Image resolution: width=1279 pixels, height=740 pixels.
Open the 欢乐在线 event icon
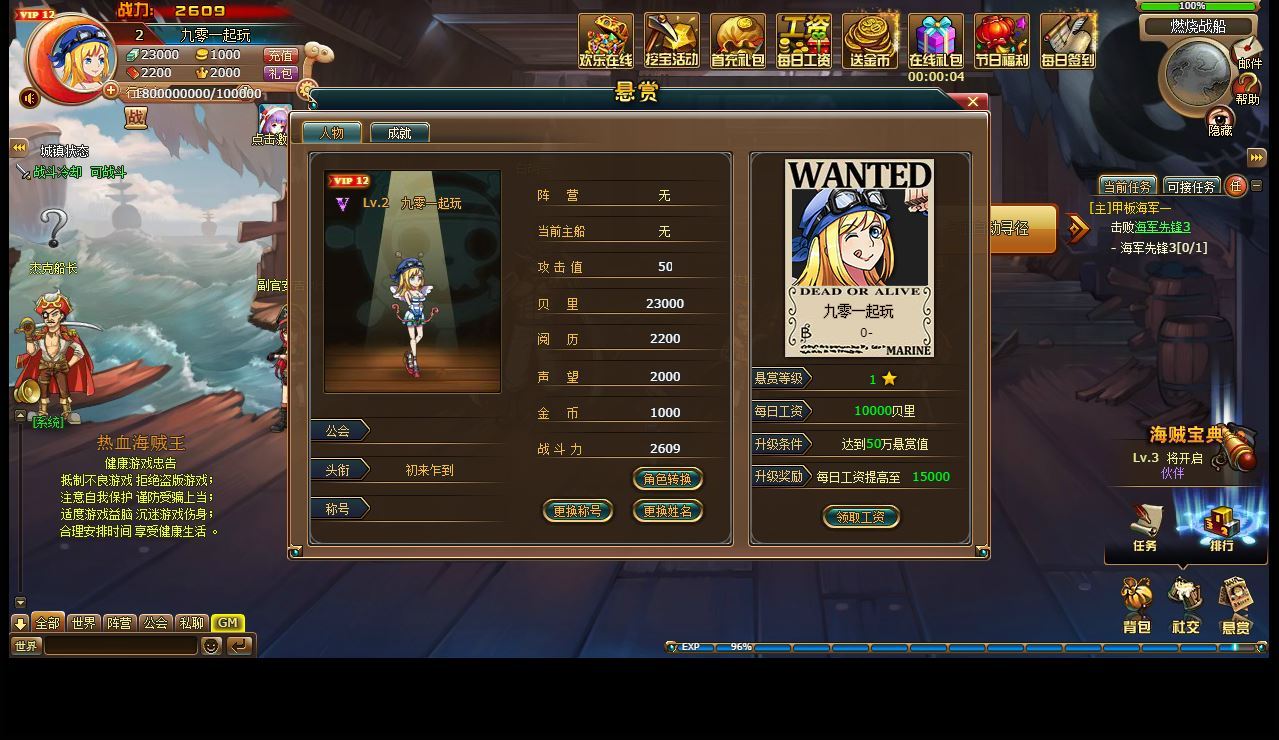[x=605, y=40]
